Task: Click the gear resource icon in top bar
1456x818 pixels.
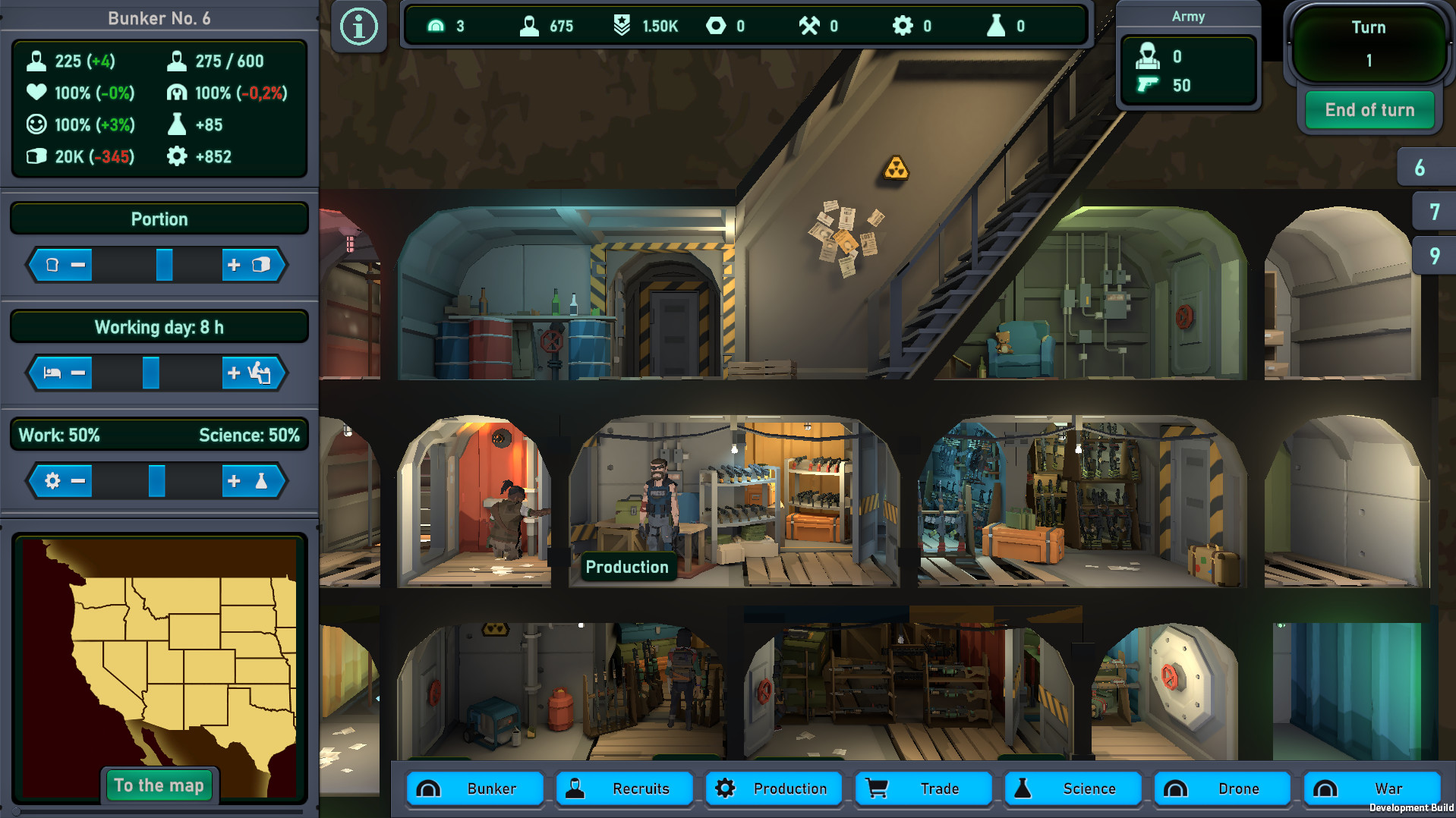Action: [905, 25]
